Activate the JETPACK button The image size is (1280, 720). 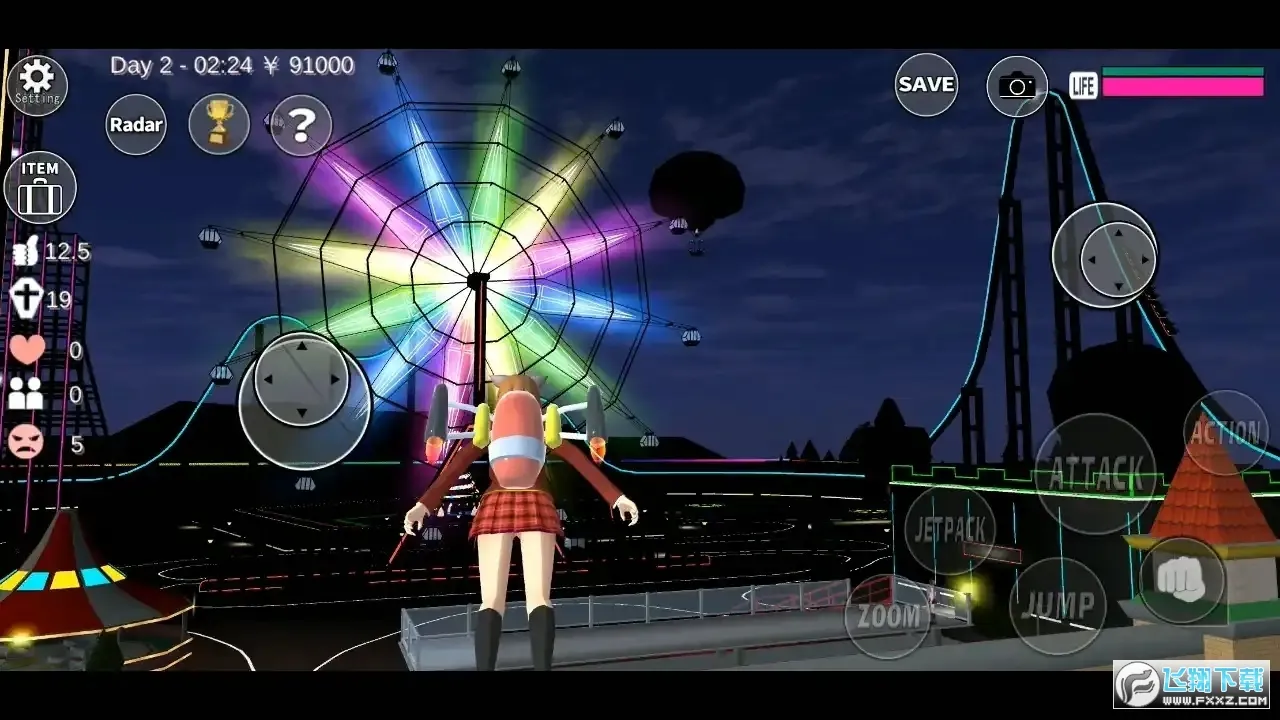point(950,530)
